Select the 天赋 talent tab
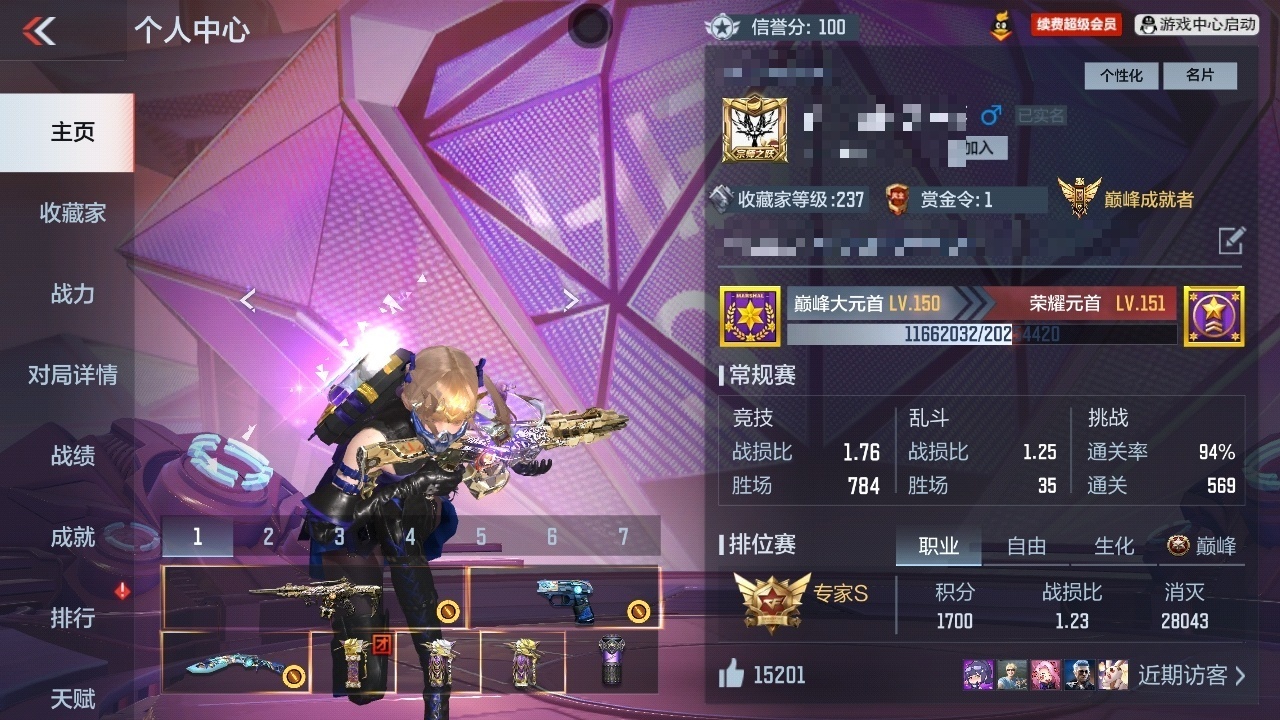The height and width of the screenshot is (720, 1280). pos(72,698)
